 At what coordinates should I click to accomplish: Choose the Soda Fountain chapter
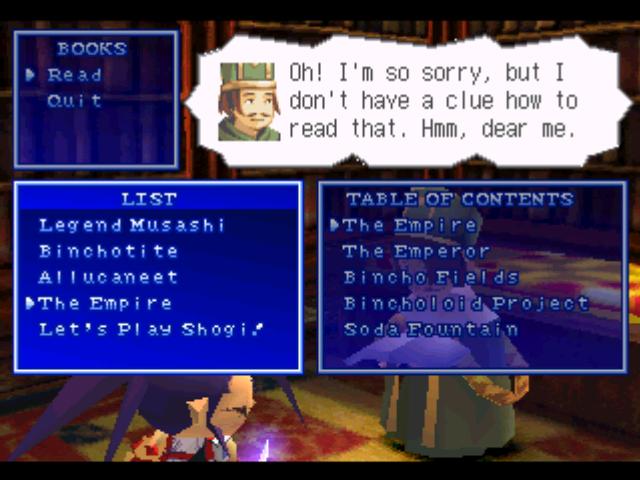pos(431,329)
